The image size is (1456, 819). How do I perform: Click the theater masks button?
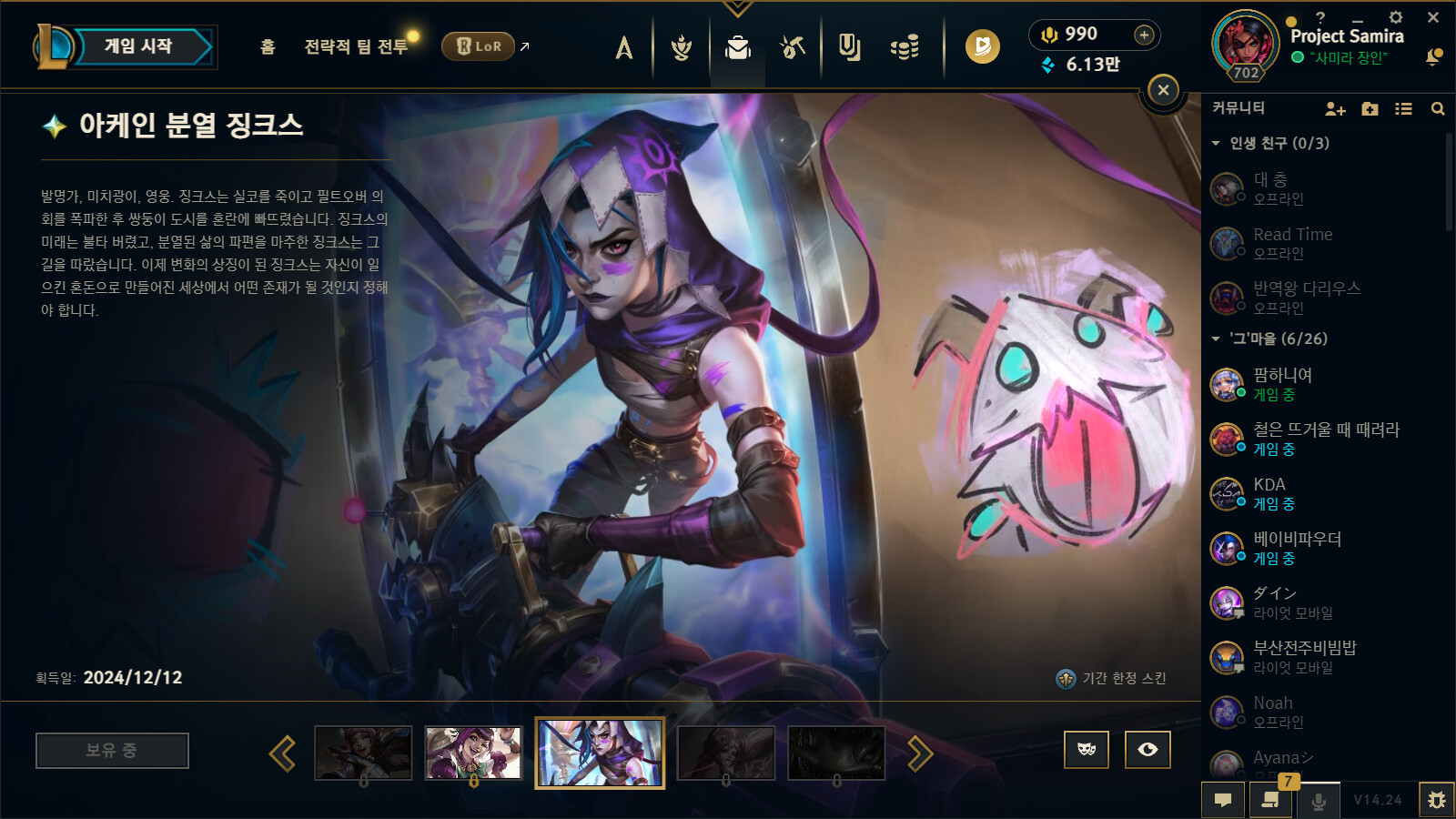click(x=1087, y=750)
